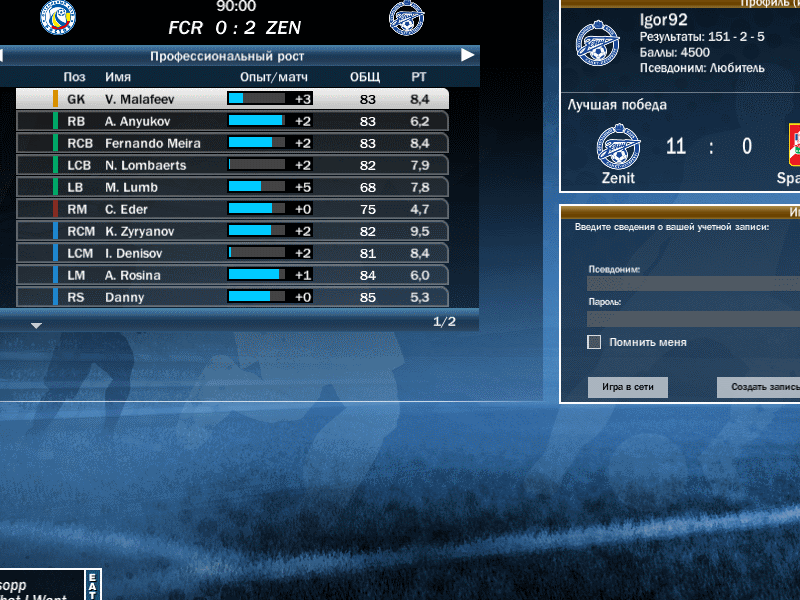Viewport: 800px width, 600px height.
Task: Choose Danny's row in the list
Action: 232,297
